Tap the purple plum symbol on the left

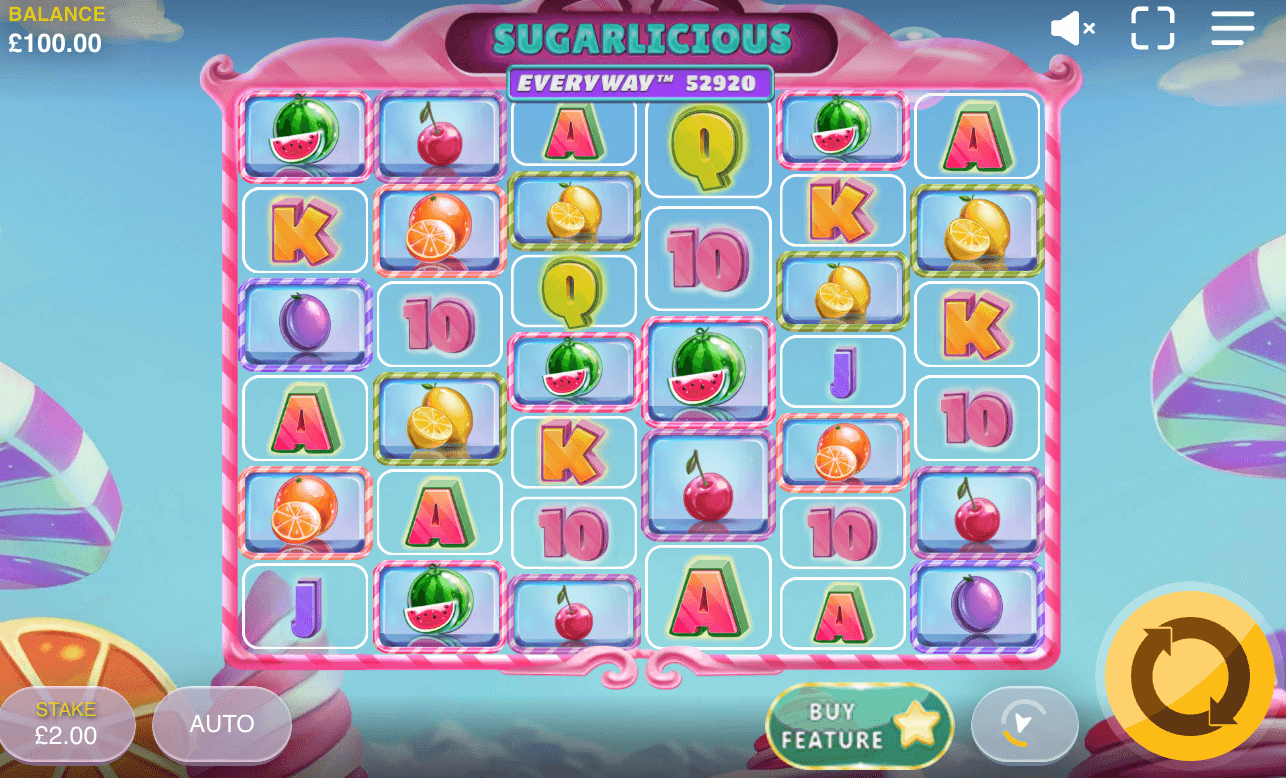coord(304,324)
